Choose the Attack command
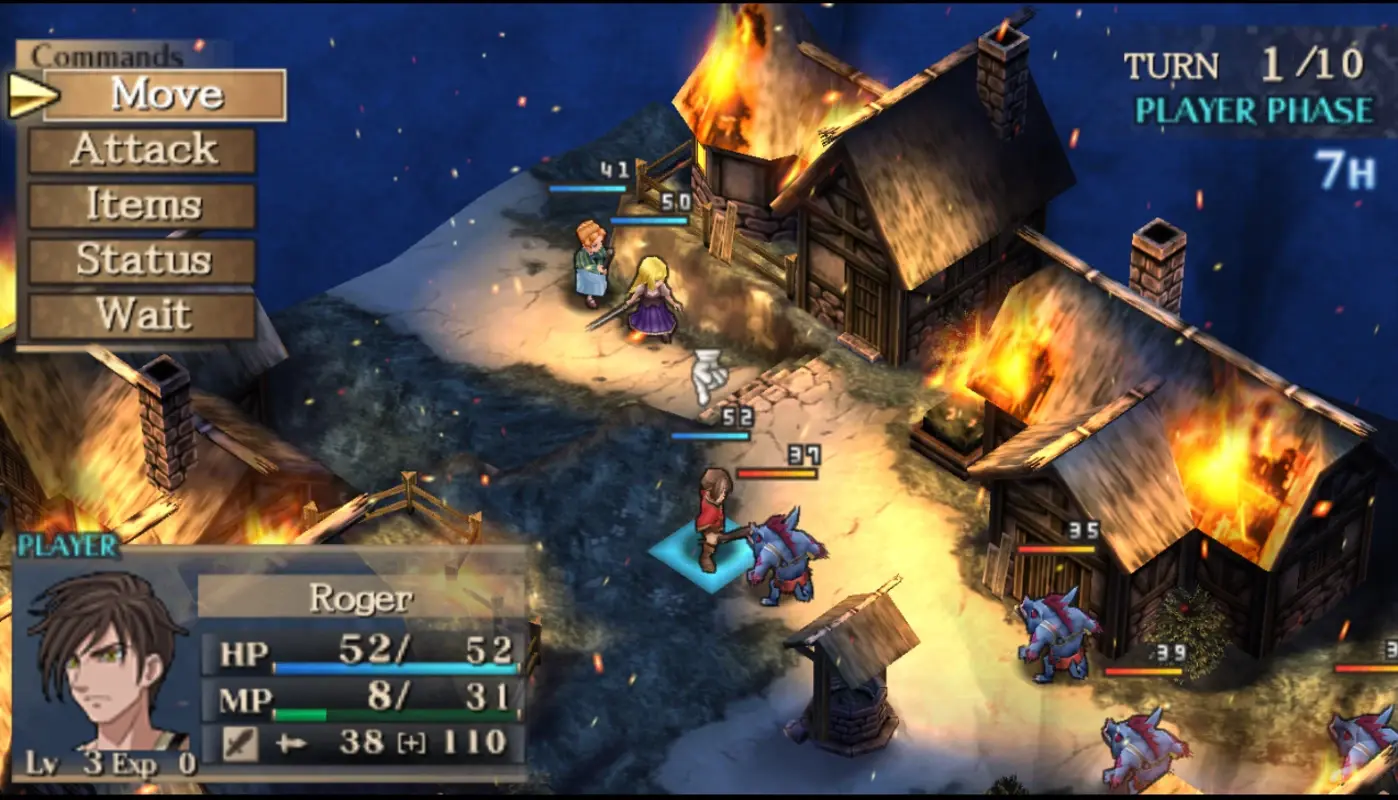This screenshot has height=800, width=1398. [x=143, y=150]
